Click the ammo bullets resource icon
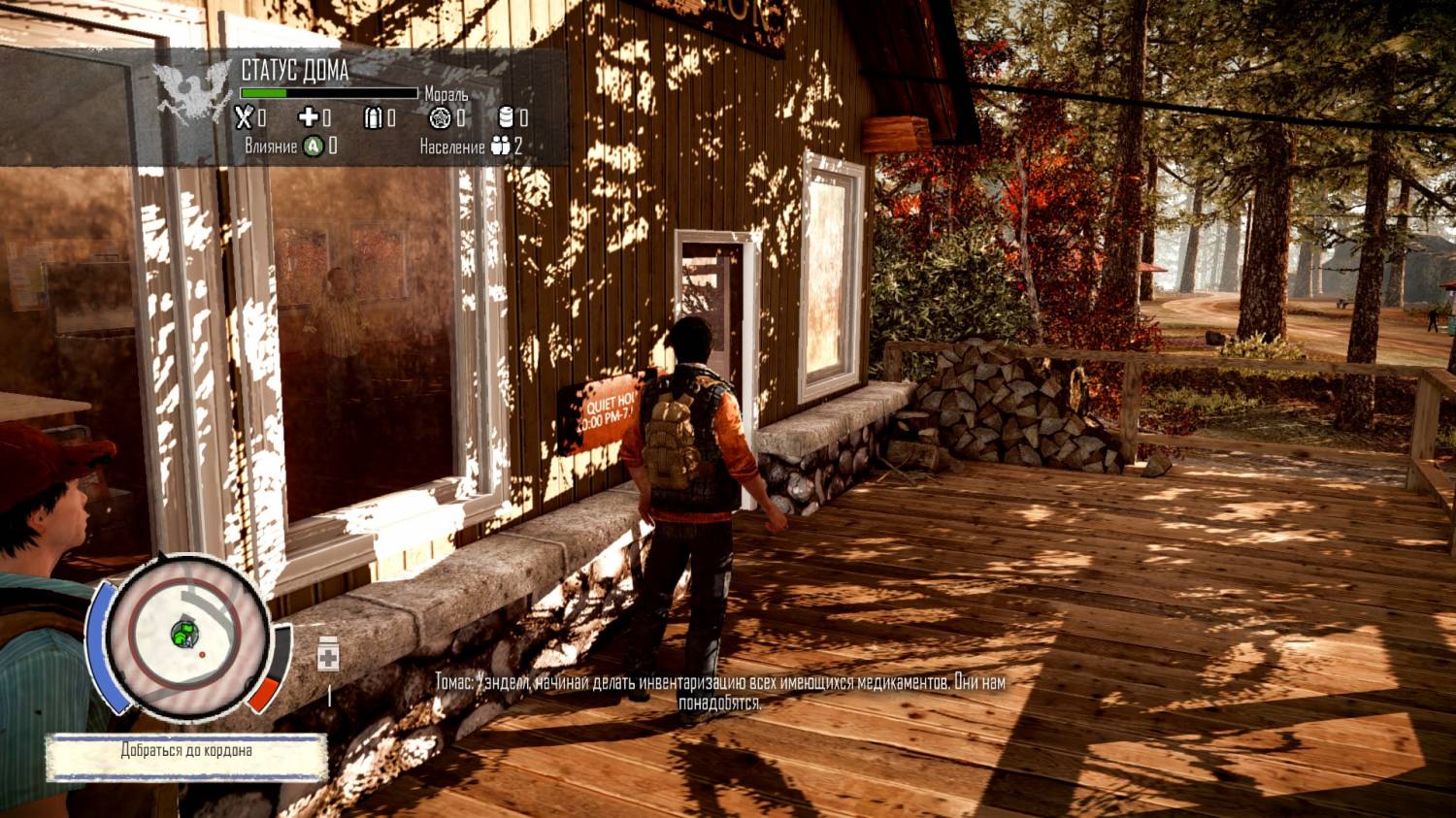The height and width of the screenshot is (818, 1456). (373, 117)
